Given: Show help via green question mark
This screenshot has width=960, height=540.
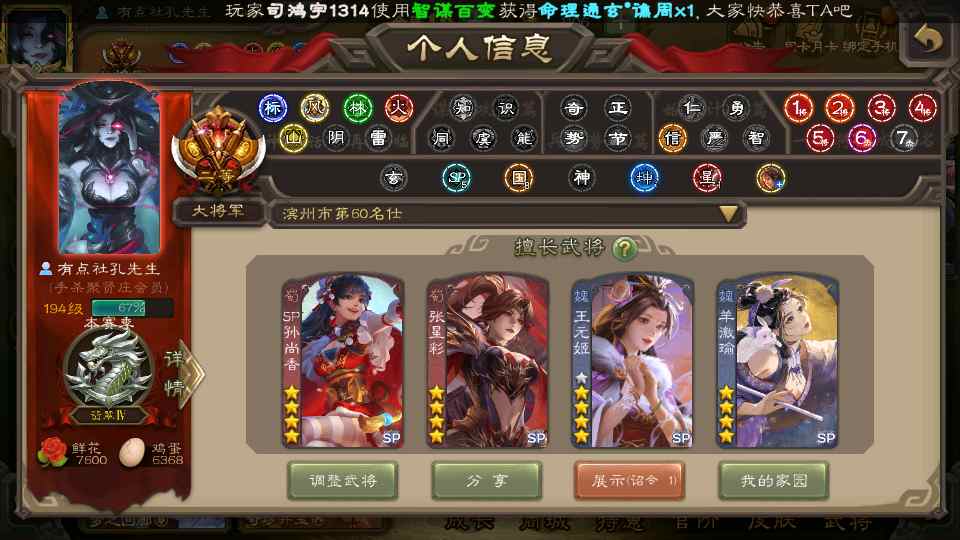Looking at the screenshot, I should [624, 248].
